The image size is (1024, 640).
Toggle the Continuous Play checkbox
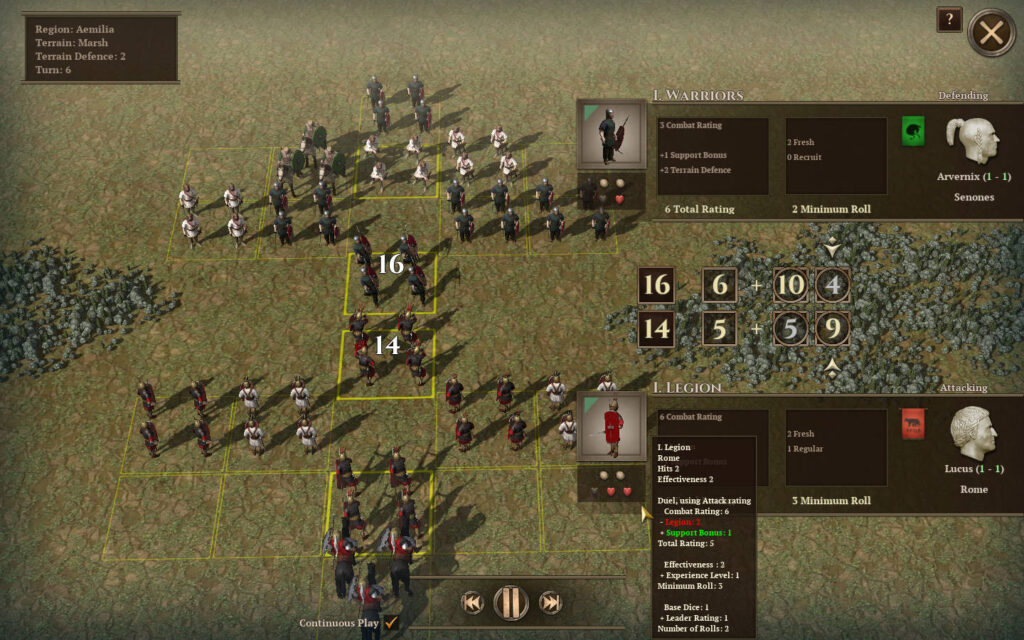391,622
